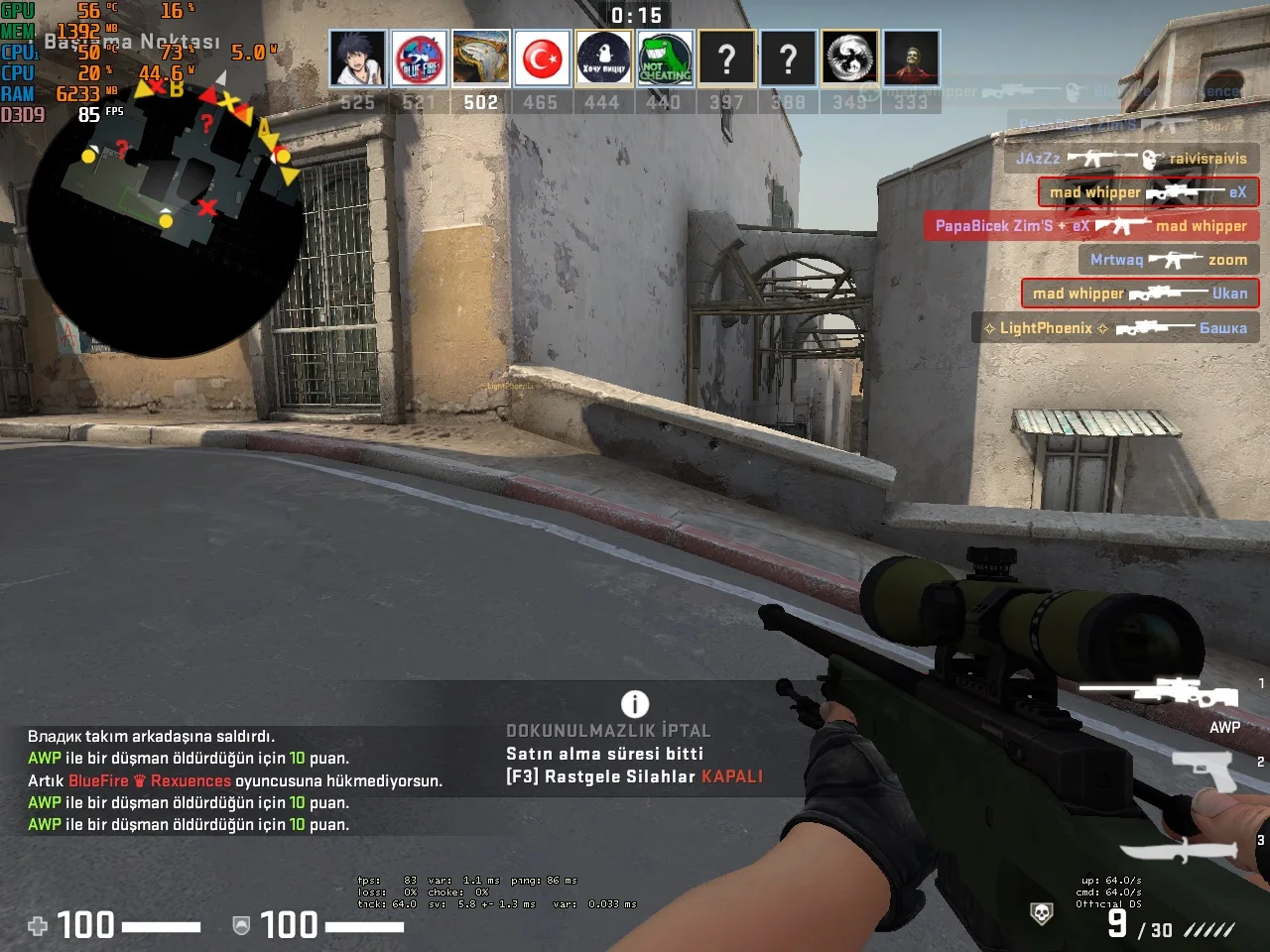Switch to the pistol weapon slot
1270x952 pixels.
1204,769
